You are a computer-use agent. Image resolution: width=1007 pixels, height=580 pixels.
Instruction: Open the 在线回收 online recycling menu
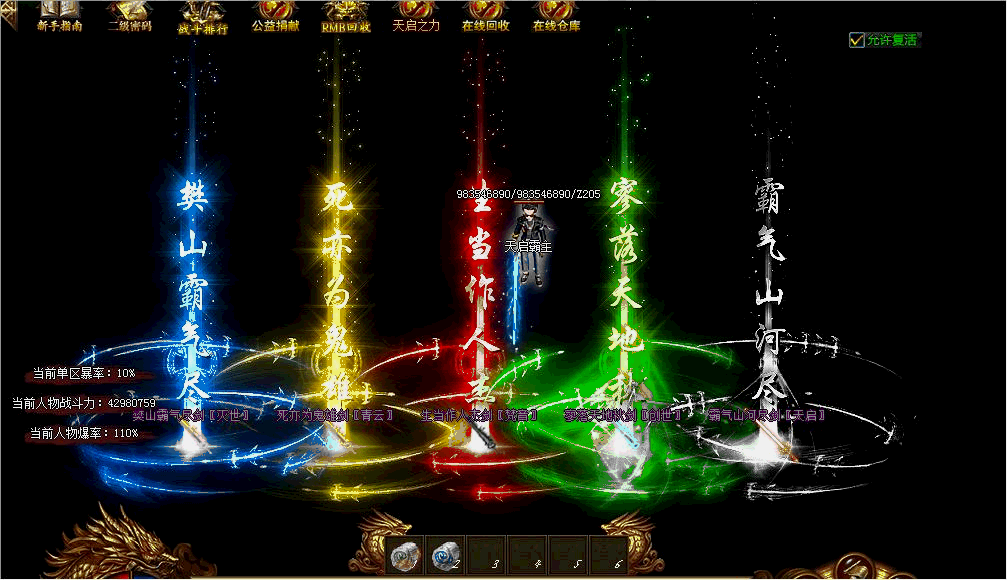pos(486,16)
